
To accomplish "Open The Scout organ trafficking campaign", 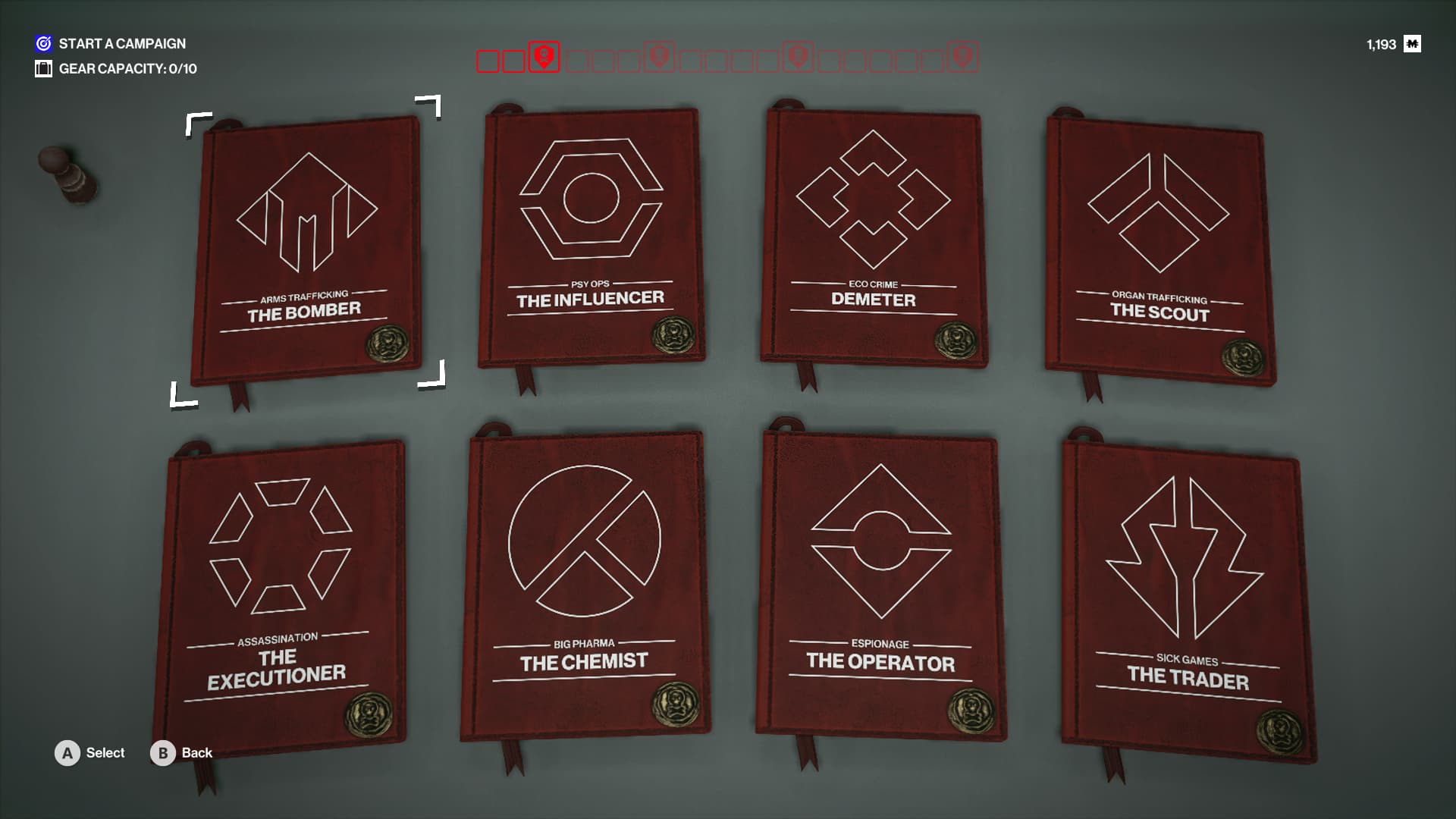I will [x=1159, y=250].
